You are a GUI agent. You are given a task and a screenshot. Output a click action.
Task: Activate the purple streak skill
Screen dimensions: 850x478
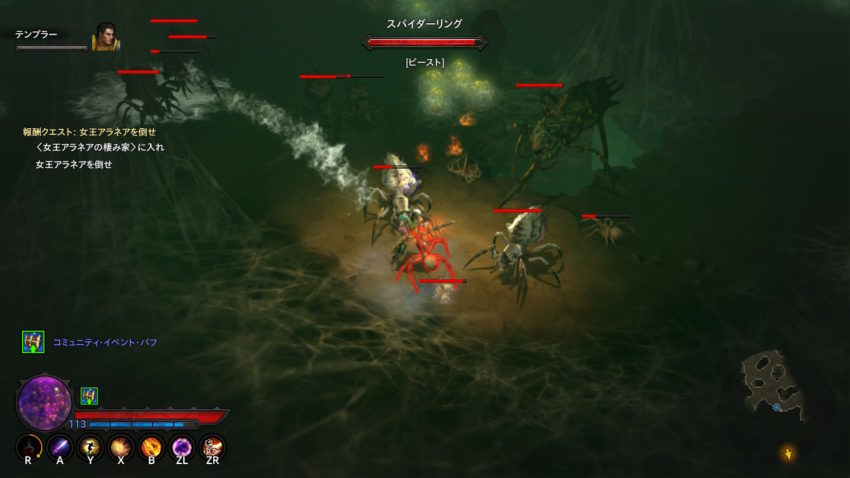coord(60,446)
